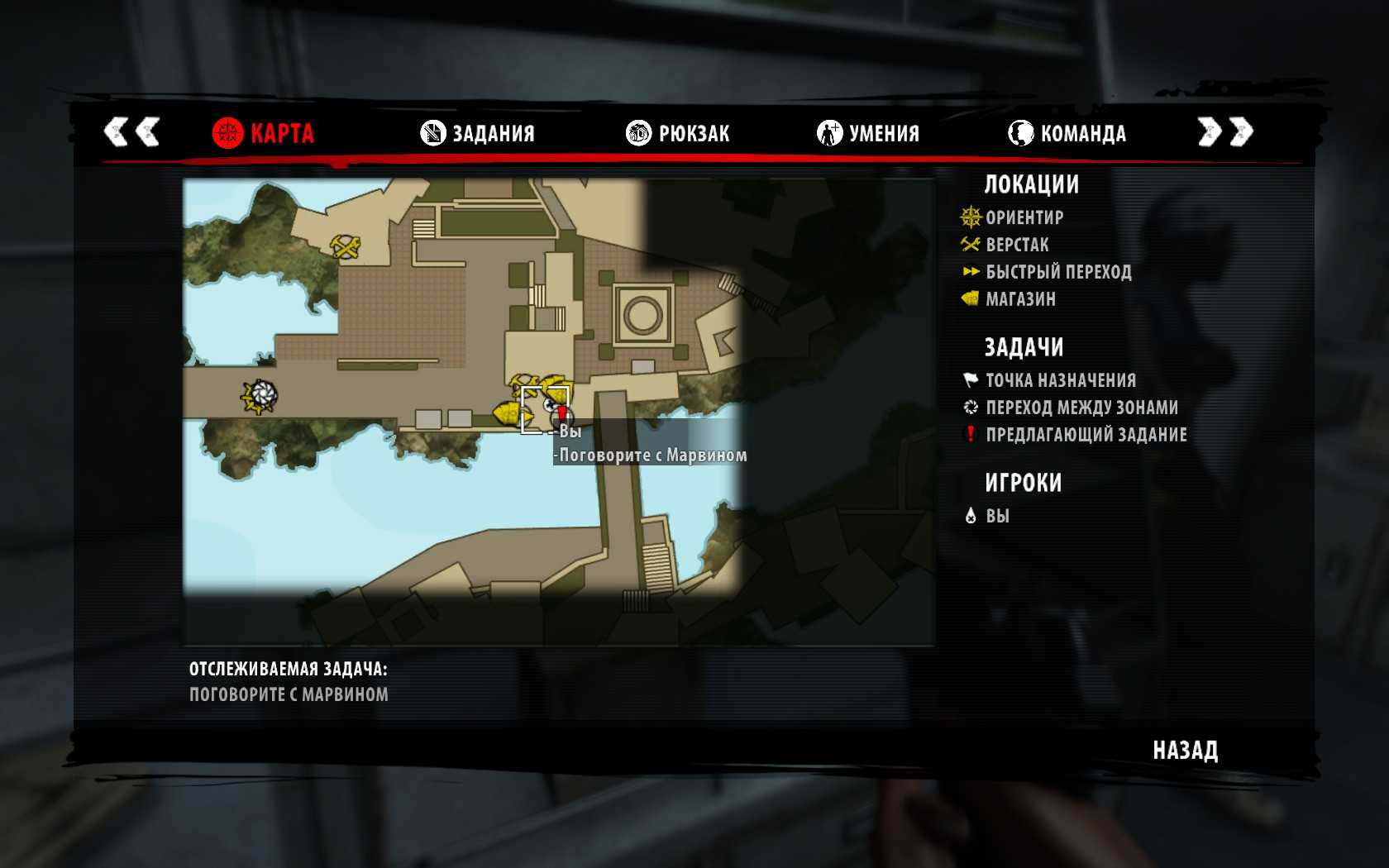Viewport: 1389px width, 868px height.
Task: Switch to the Карта tab
Action: (264, 132)
